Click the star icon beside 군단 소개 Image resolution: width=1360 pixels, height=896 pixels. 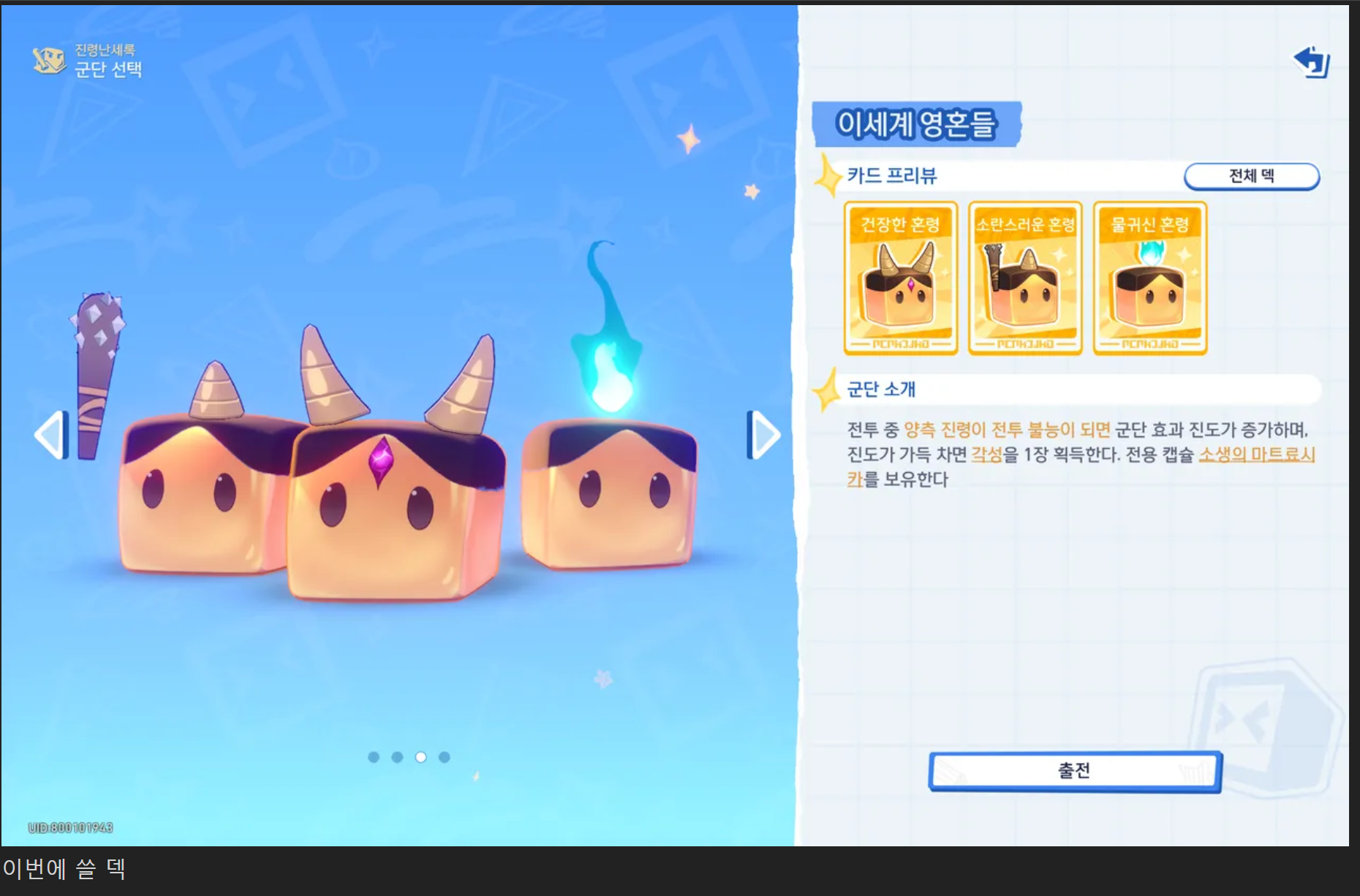[828, 390]
